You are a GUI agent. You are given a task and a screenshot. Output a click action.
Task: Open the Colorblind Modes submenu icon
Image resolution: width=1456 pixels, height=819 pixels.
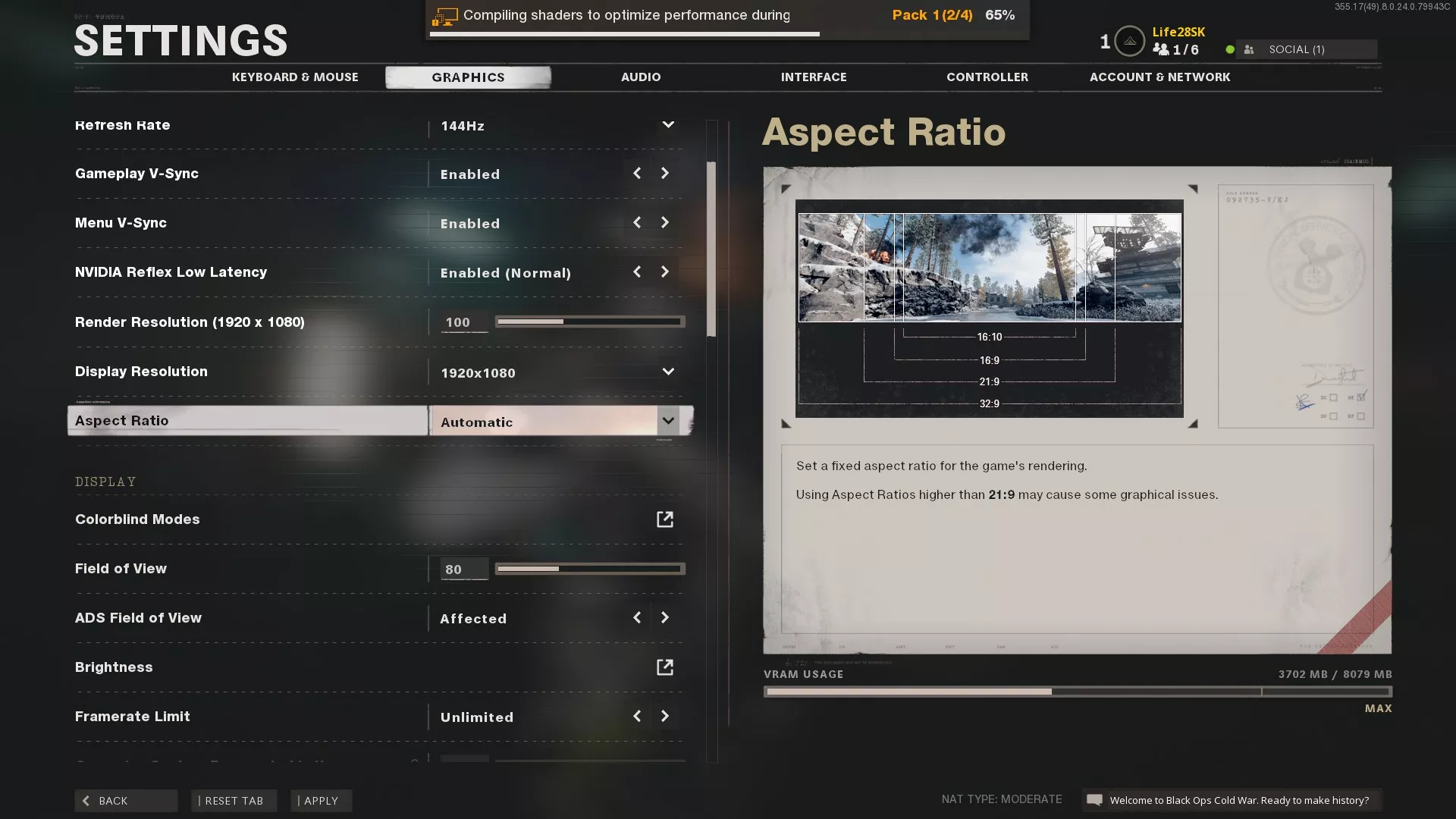664,519
